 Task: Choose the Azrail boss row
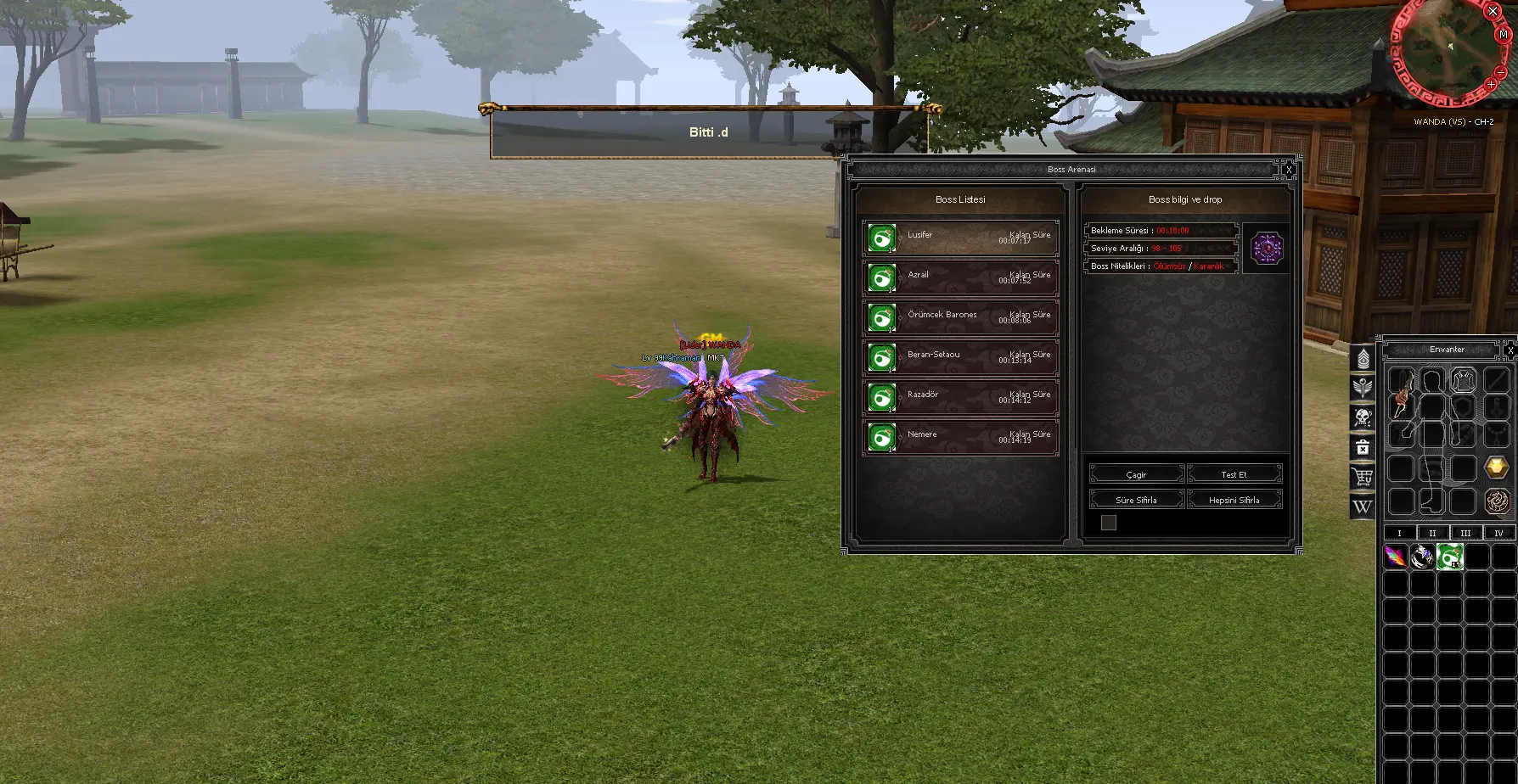[x=960, y=278]
